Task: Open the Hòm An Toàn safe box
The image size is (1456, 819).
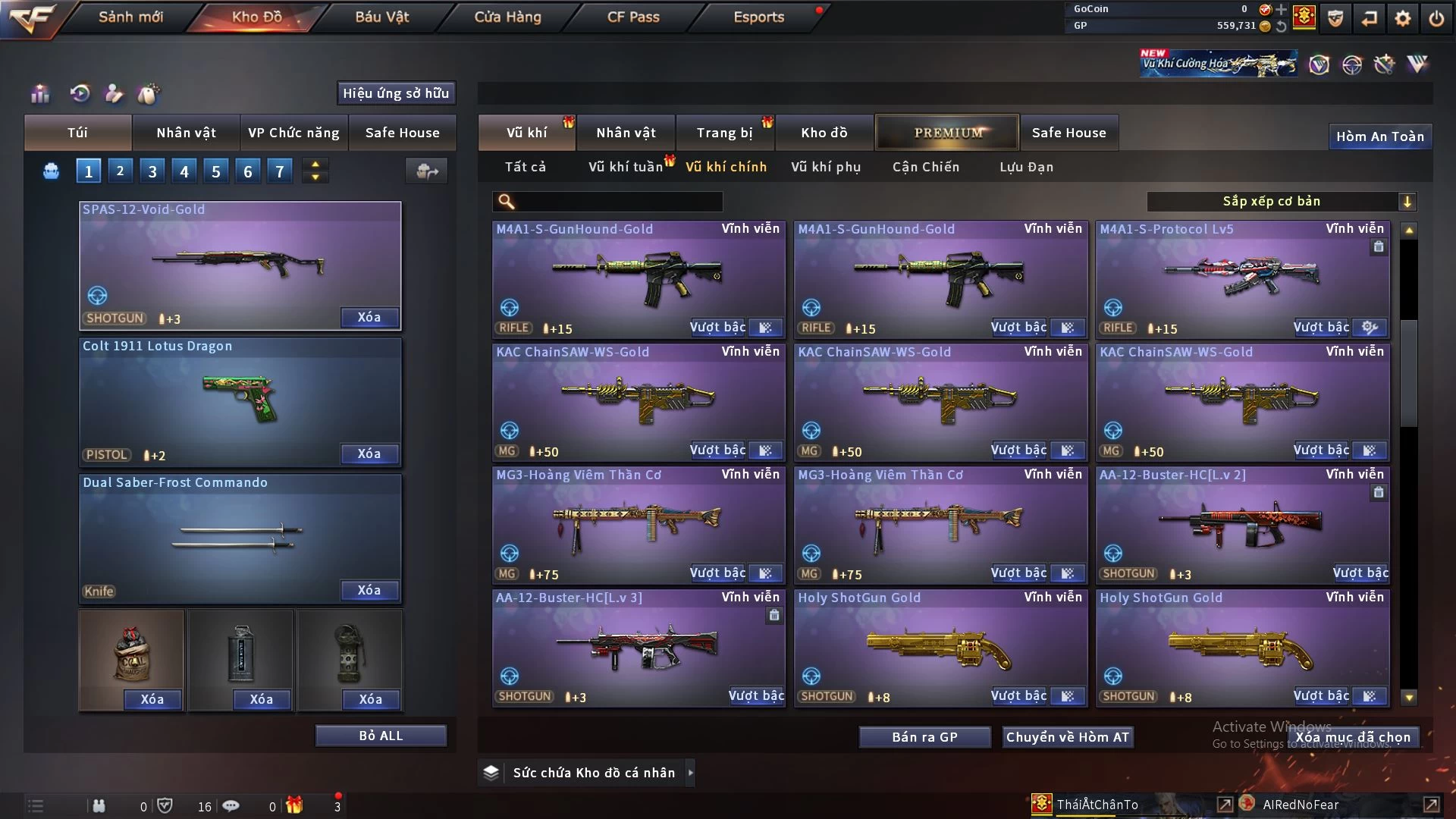Action: pos(1379,136)
